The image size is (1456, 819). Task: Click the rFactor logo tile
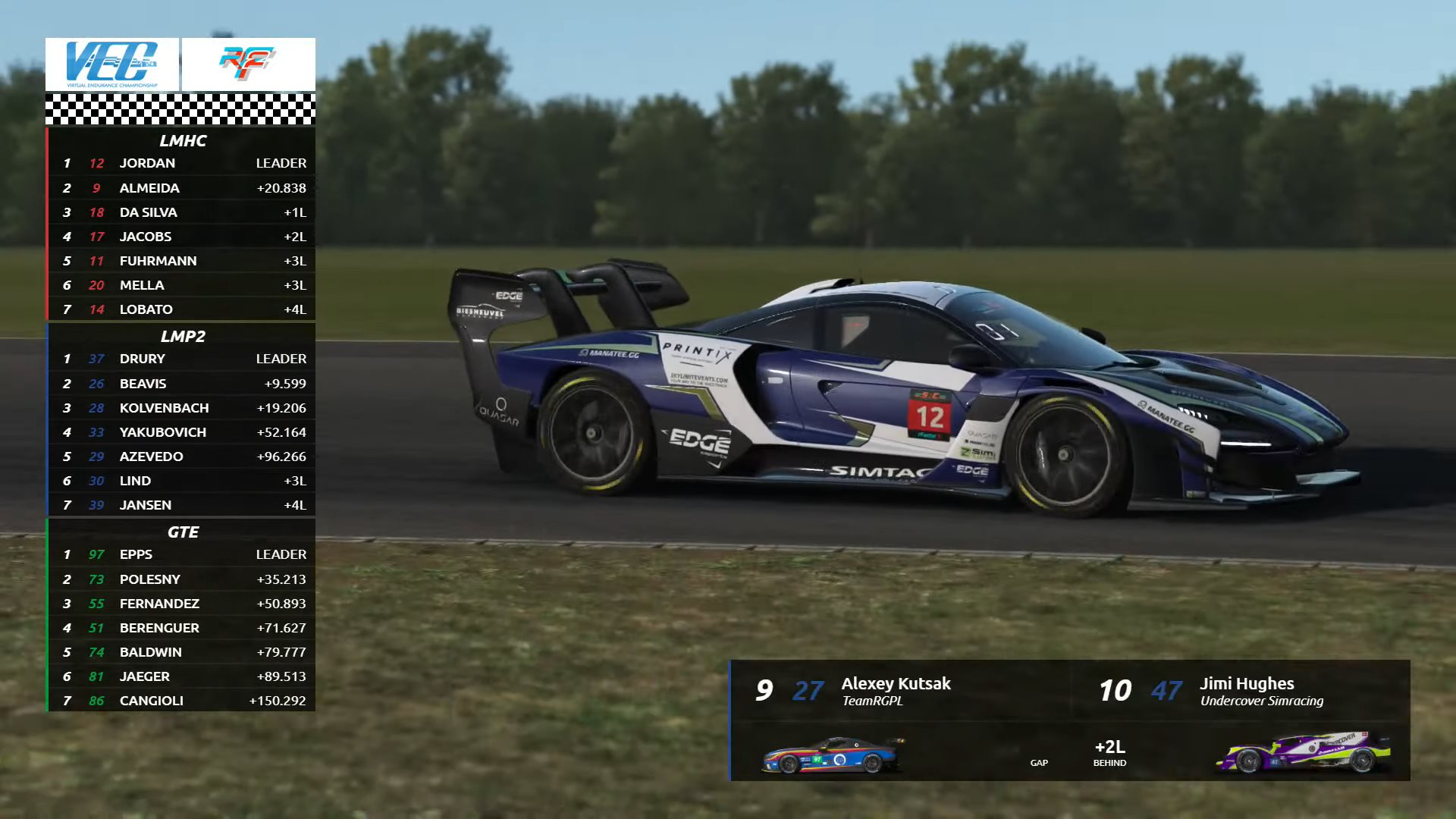(x=248, y=64)
